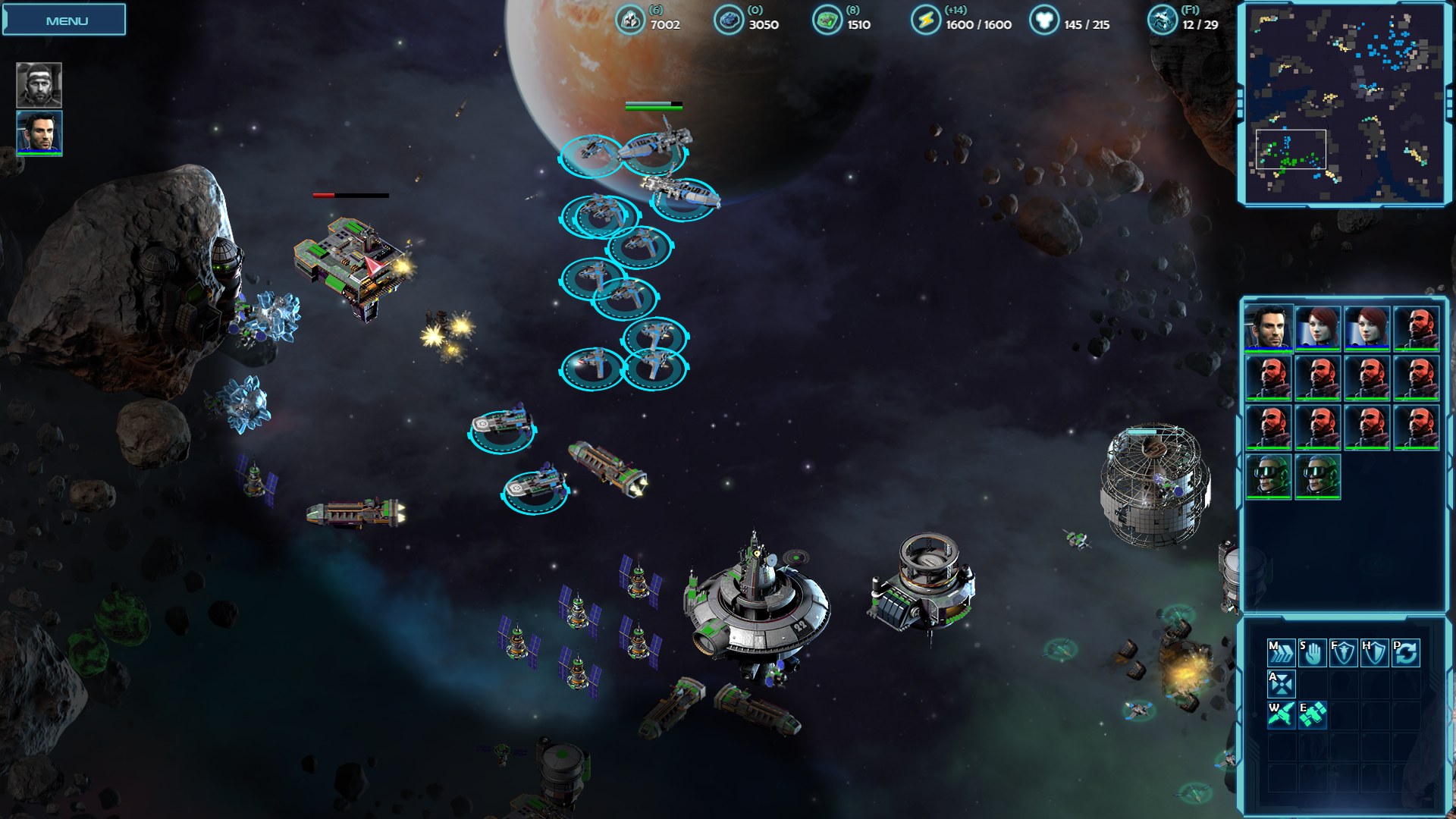This screenshot has height=819, width=1456.
Task: Trigger the E green satellite ability
Action: 1312,714
